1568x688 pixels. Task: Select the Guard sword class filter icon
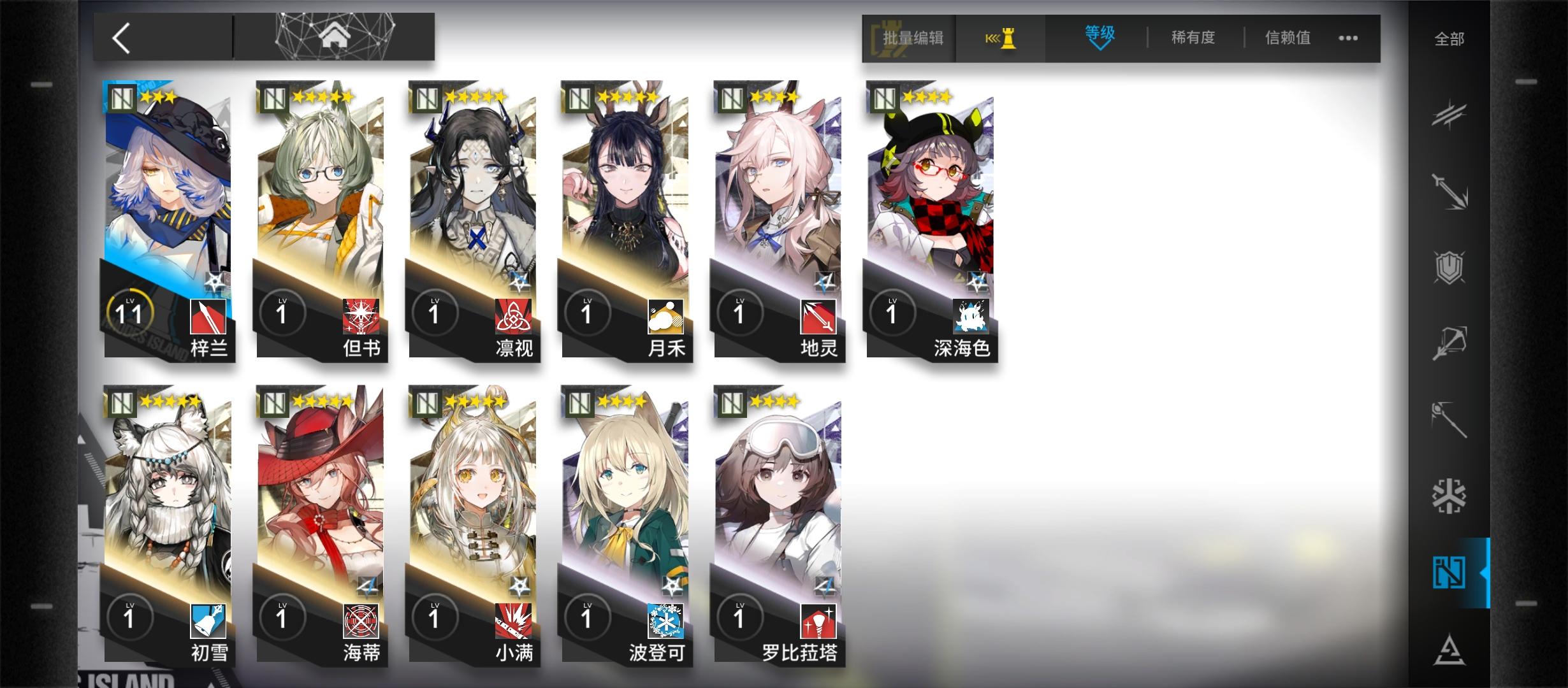coord(1448,191)
